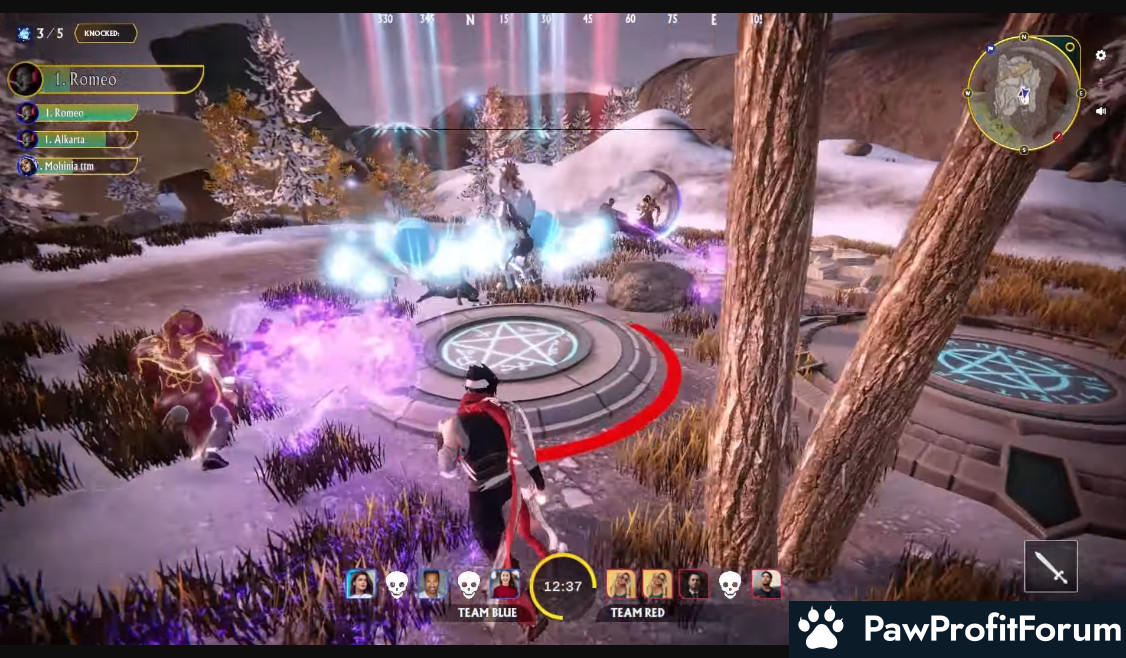Screen dimensions: 1126x658
Task: Click Team Red portrait of man in suit
Action: [693, 584]
